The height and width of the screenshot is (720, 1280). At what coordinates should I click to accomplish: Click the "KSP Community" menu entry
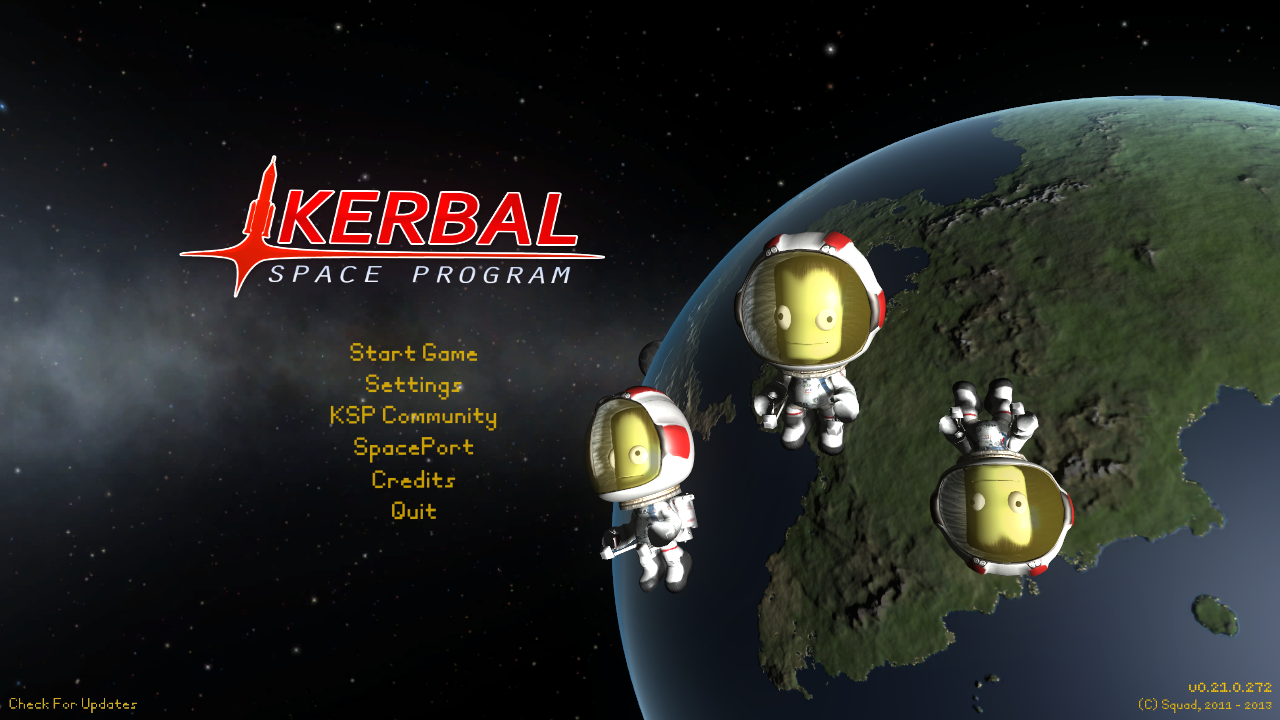click(x=414, y=417)
